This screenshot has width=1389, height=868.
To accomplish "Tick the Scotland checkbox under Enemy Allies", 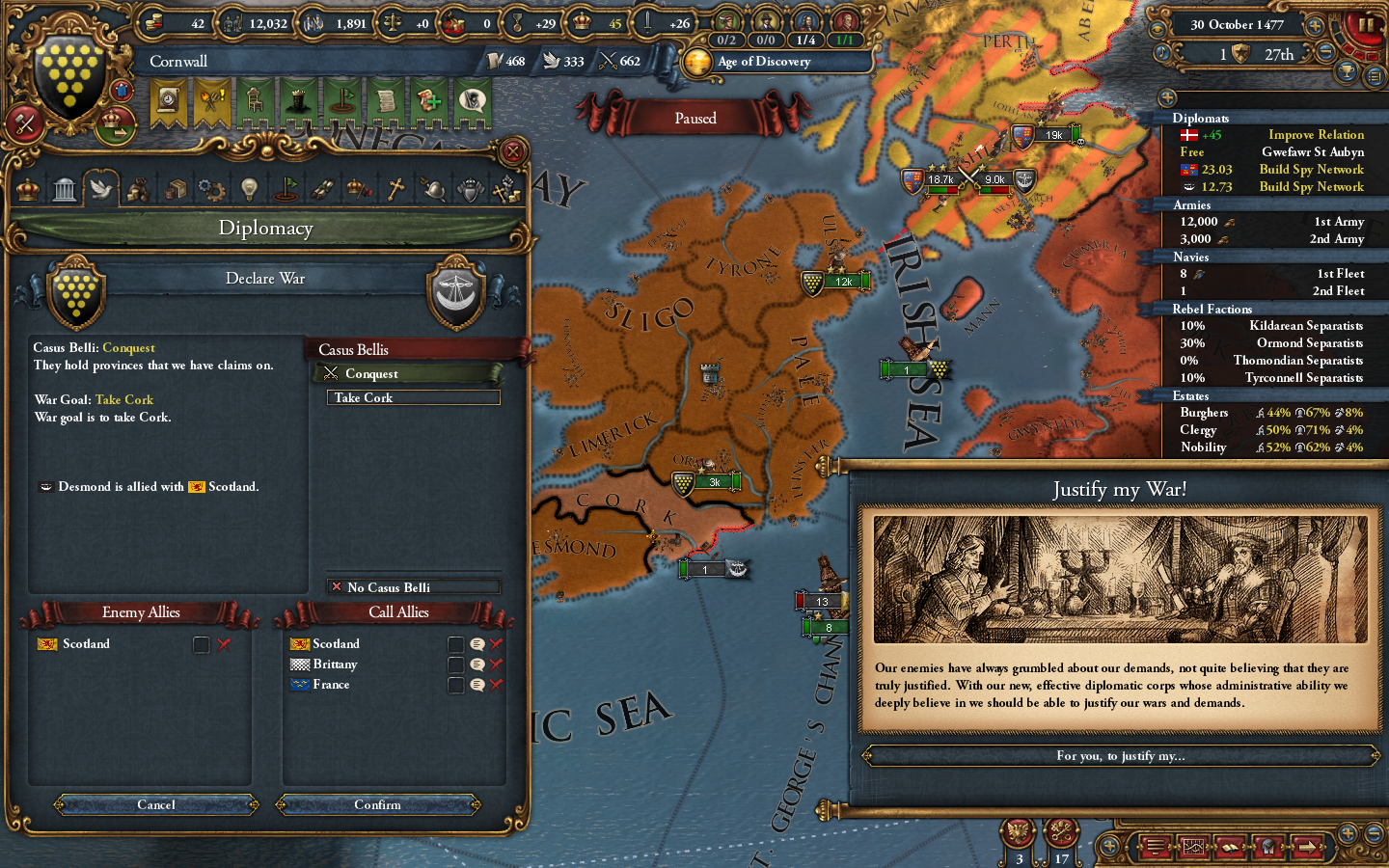I will pos(201,644).
